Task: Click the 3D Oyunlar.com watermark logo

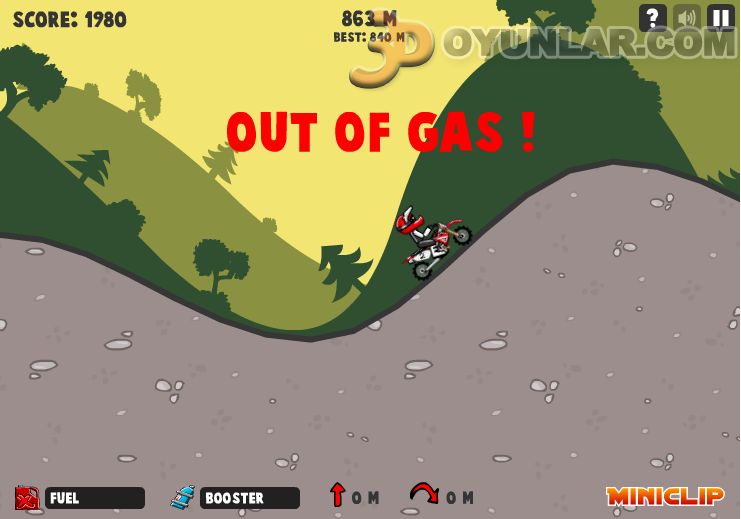Action: [540, 45]
